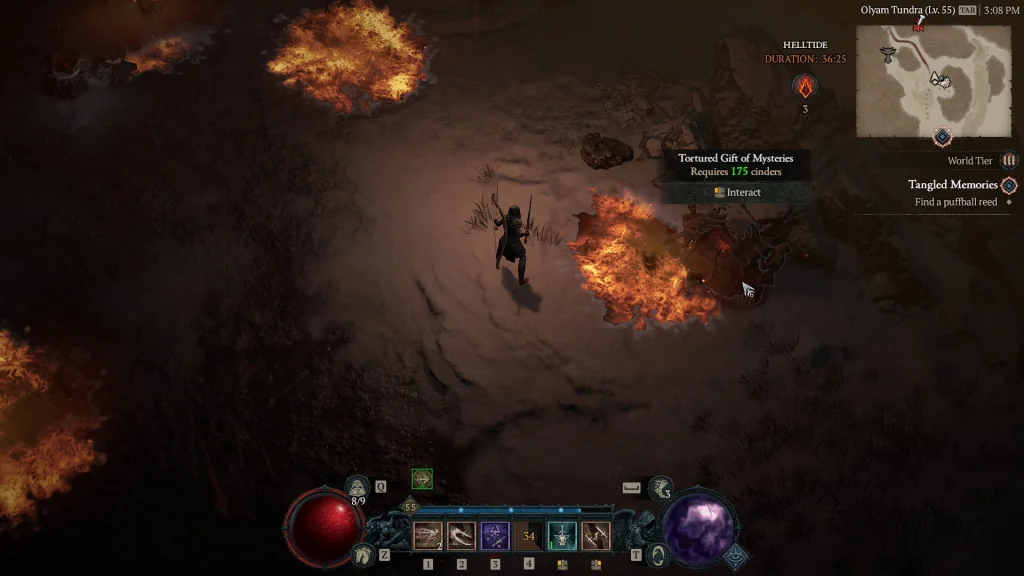Drink a healing potion from the flask icon
Viewport: 1024px width, 576px height.
point(357,488)
